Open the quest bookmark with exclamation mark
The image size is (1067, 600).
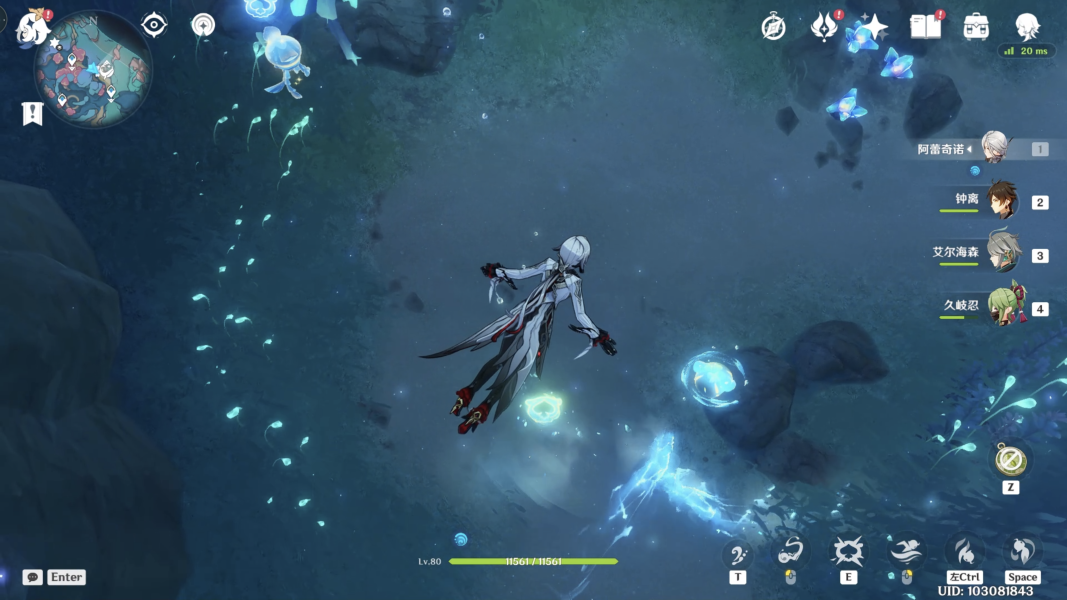32,114
